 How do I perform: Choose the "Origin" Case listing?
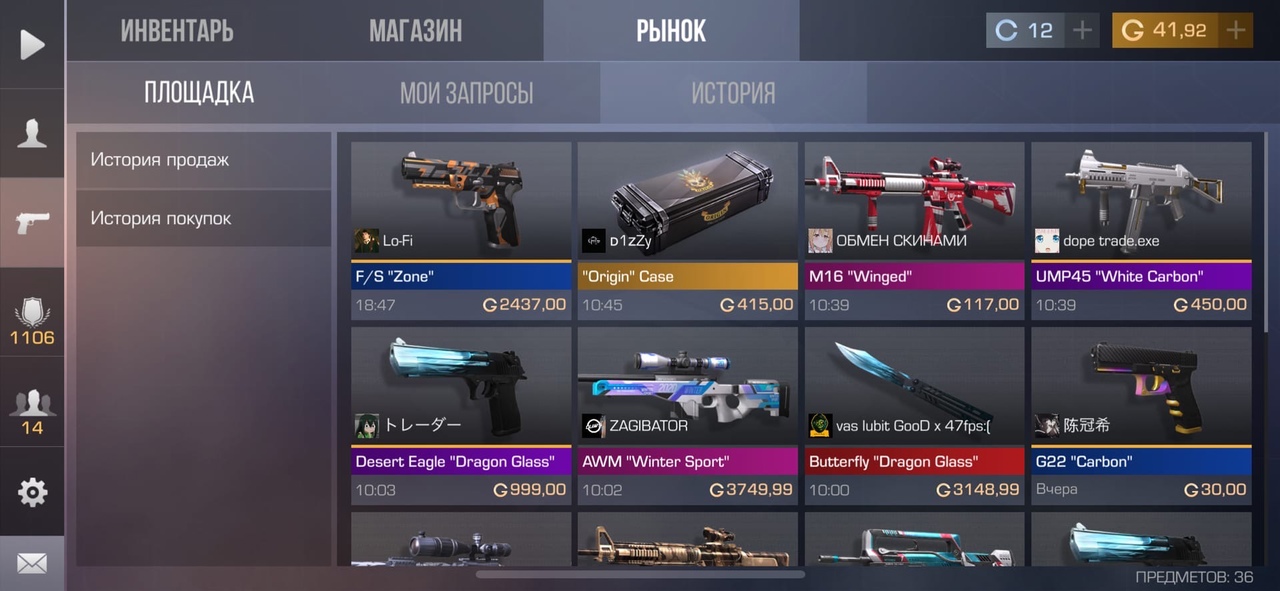[687, 230]
